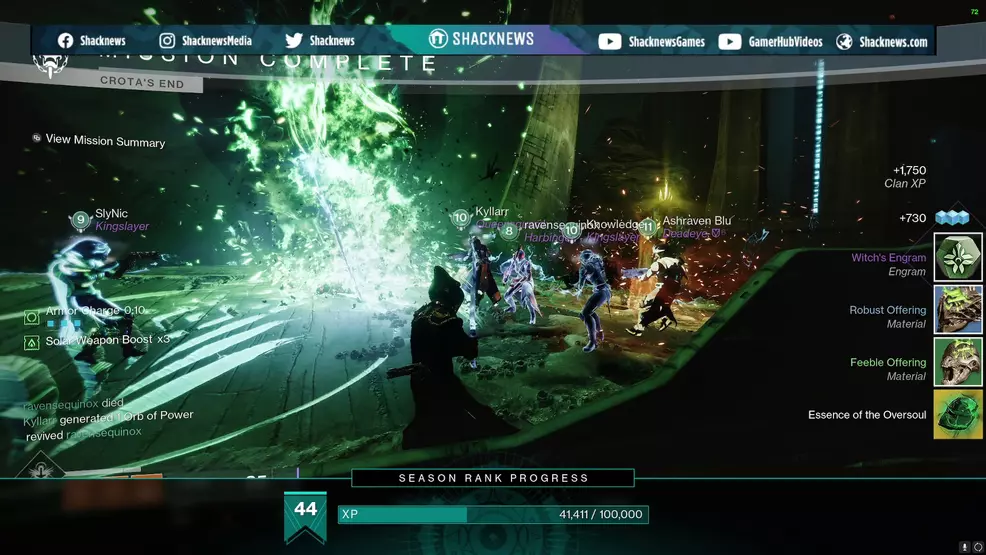Click the season rank 44 badge
This screenshot has height=555, width=986.
tap(305, 513)
